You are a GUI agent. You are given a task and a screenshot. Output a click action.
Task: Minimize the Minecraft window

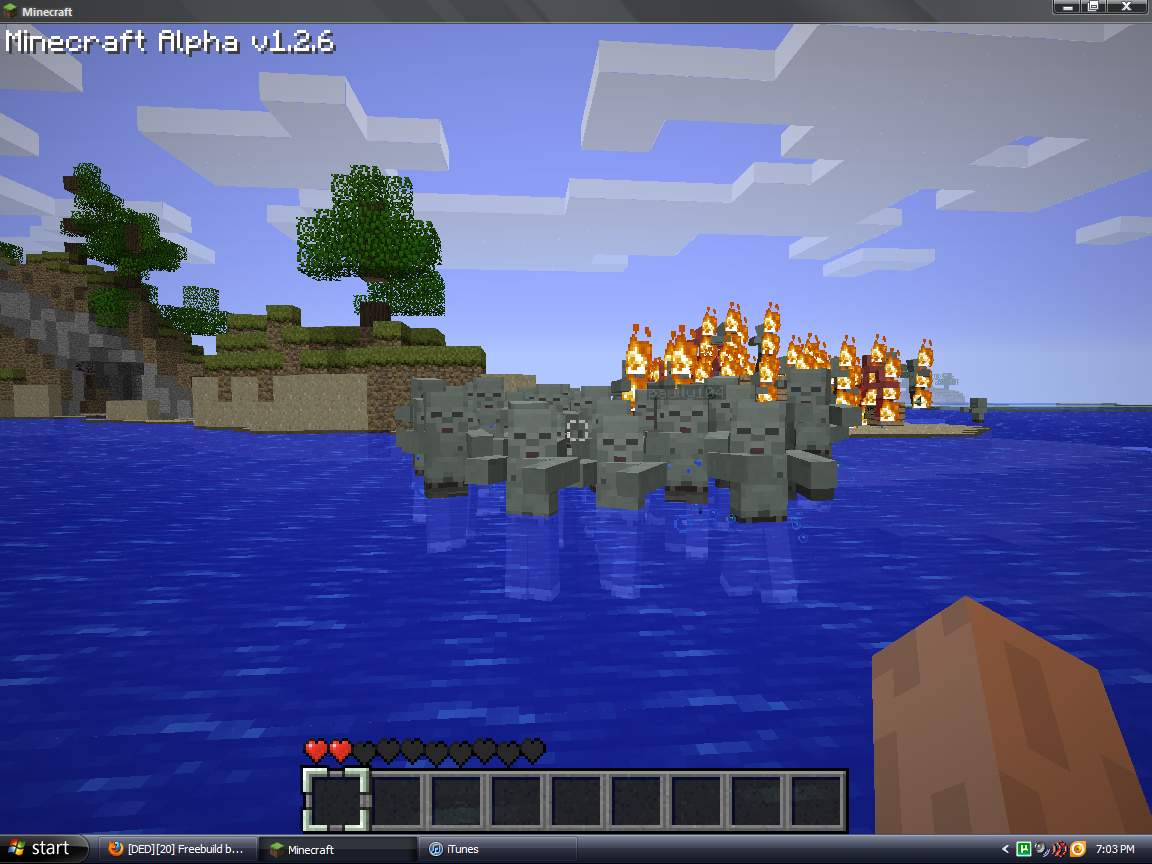[1068, 7]
